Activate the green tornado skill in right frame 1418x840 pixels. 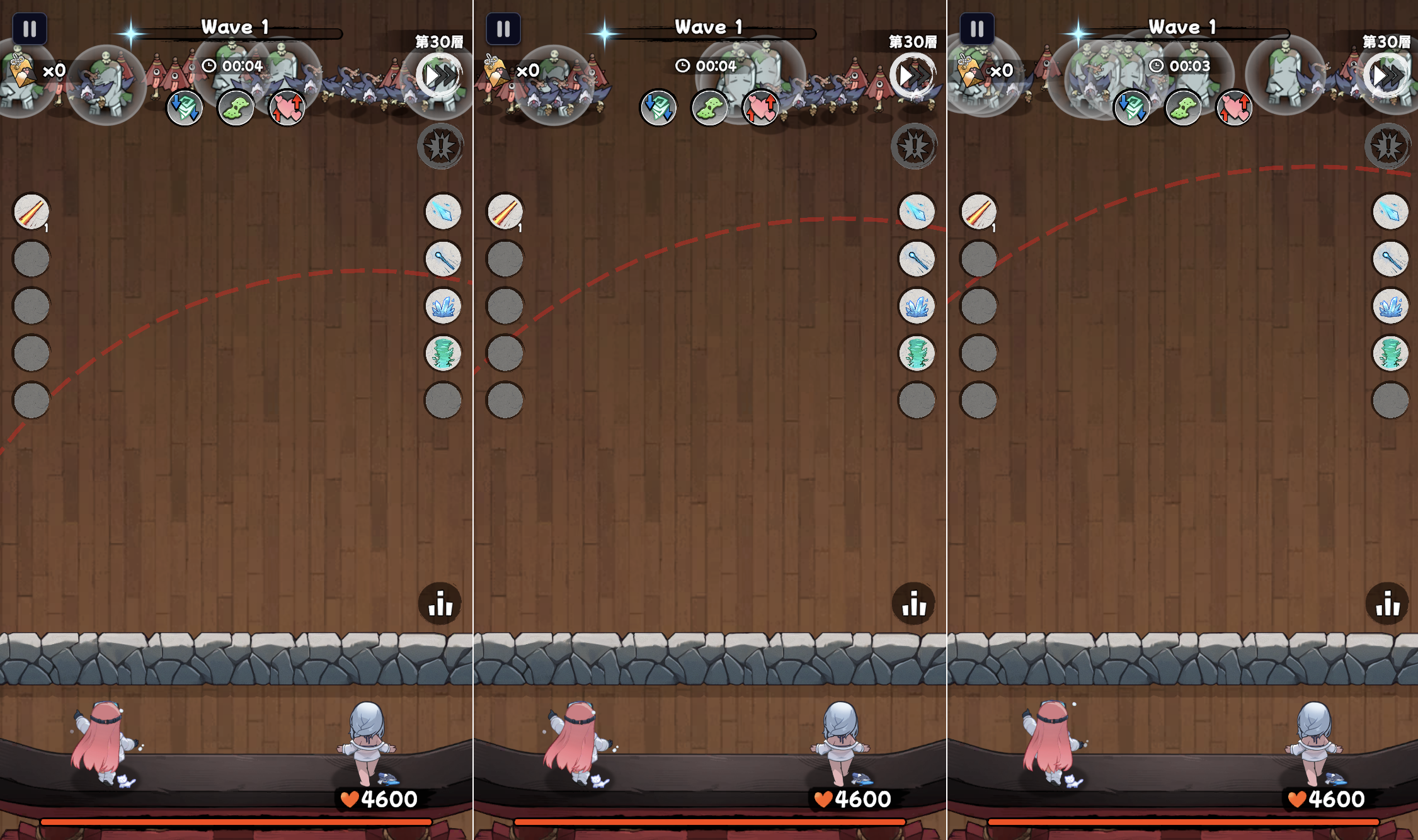(1390, 353)
